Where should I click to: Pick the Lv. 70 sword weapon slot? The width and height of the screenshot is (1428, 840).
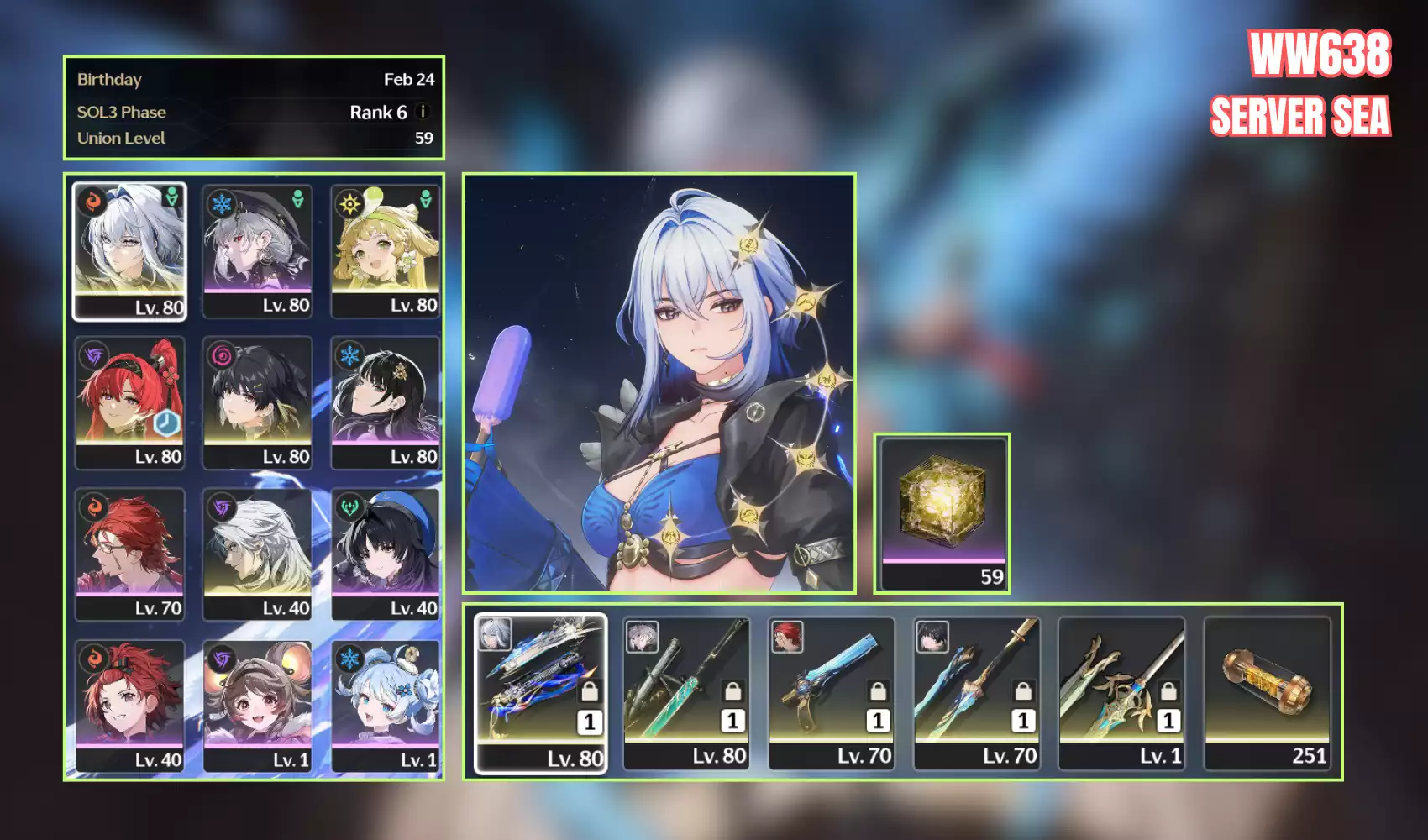(x=976, y=693)
